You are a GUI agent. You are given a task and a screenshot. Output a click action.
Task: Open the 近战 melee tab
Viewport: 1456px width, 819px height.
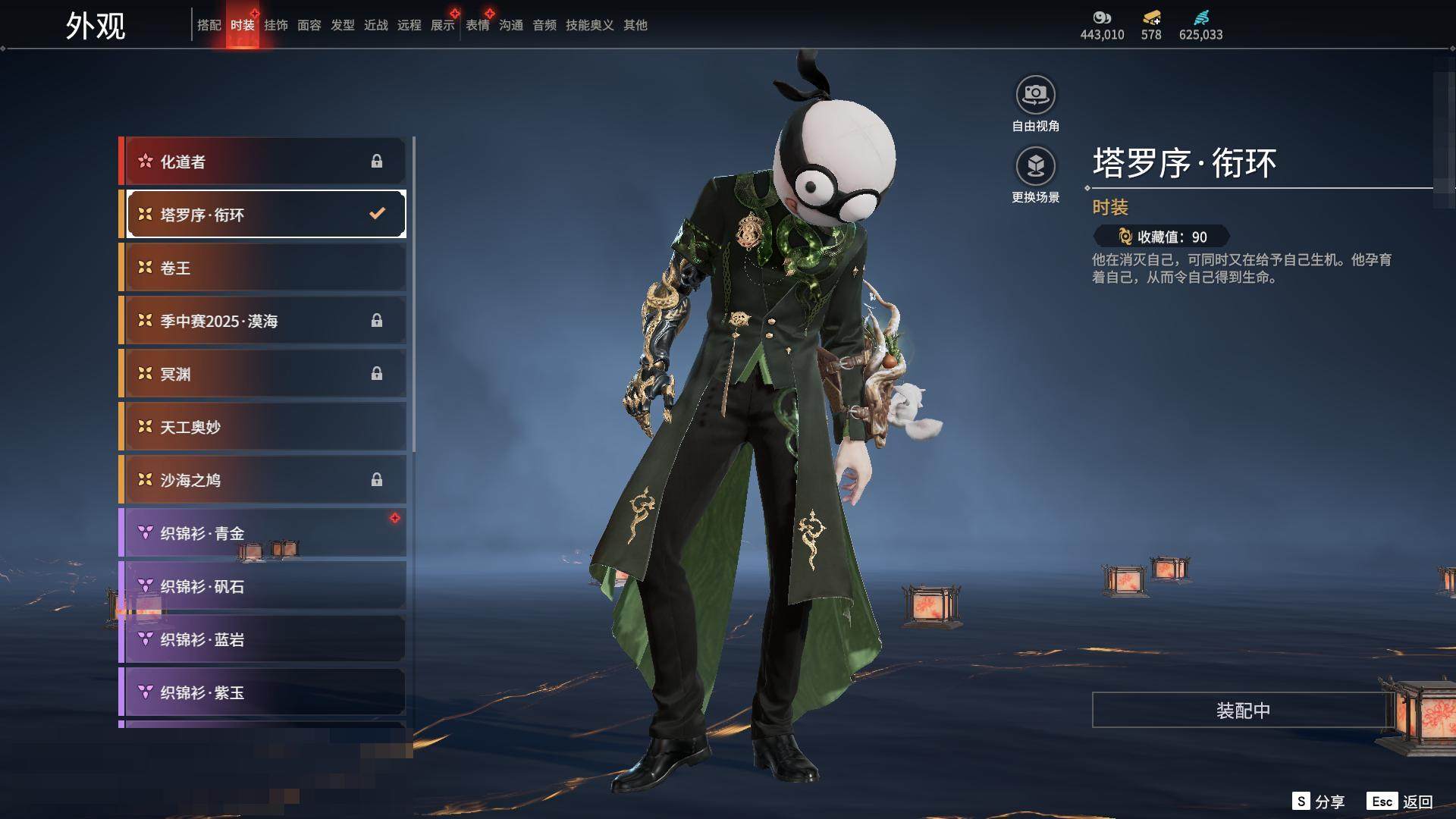[x=375, y=25]
